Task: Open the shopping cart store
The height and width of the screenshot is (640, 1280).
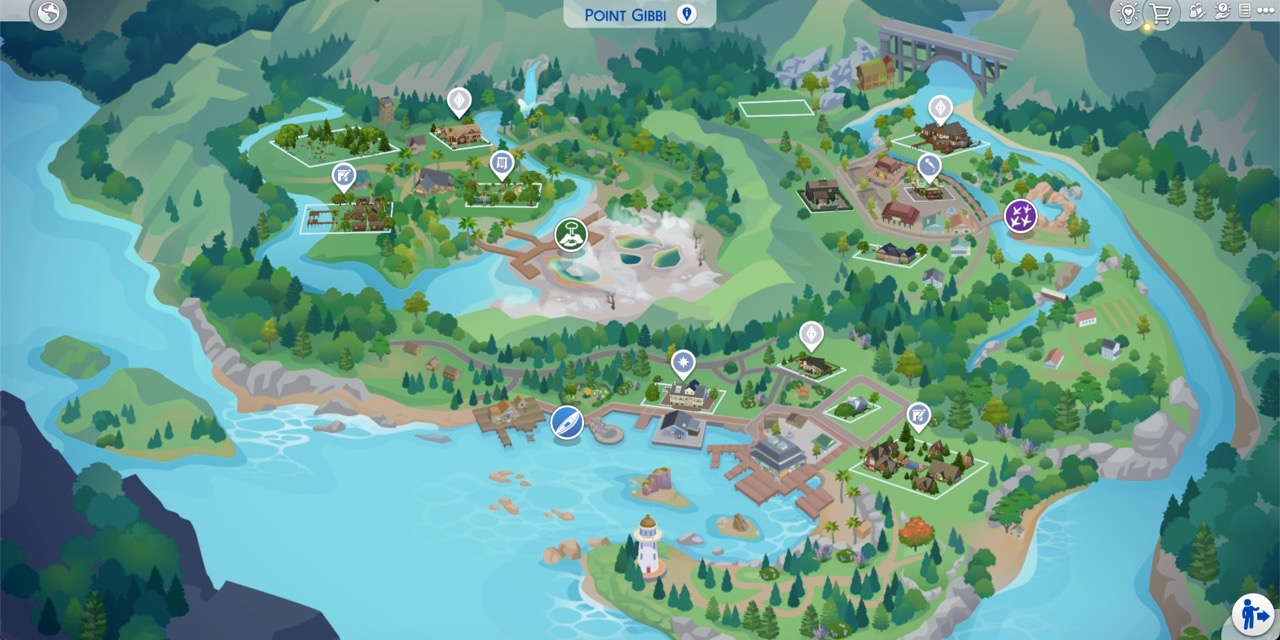Action: pos(1160,13)
